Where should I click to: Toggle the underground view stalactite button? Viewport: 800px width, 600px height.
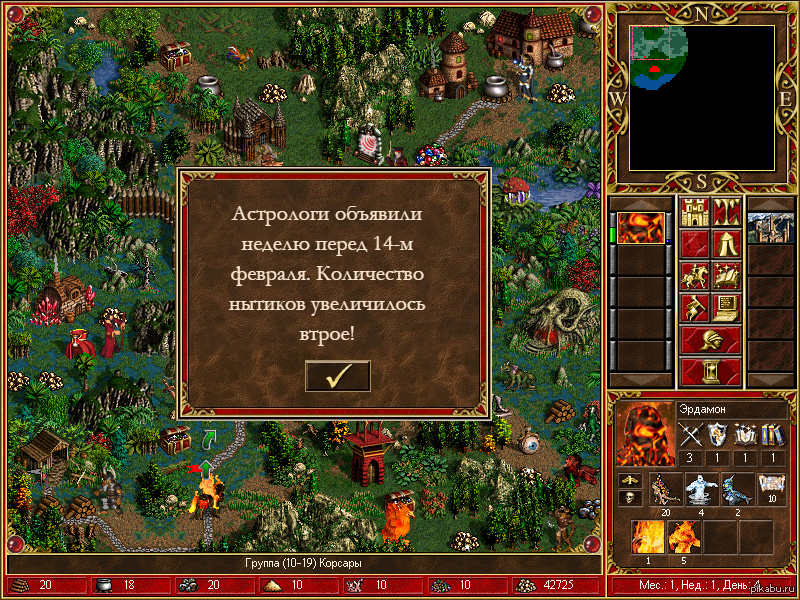(x=727, y=211)
